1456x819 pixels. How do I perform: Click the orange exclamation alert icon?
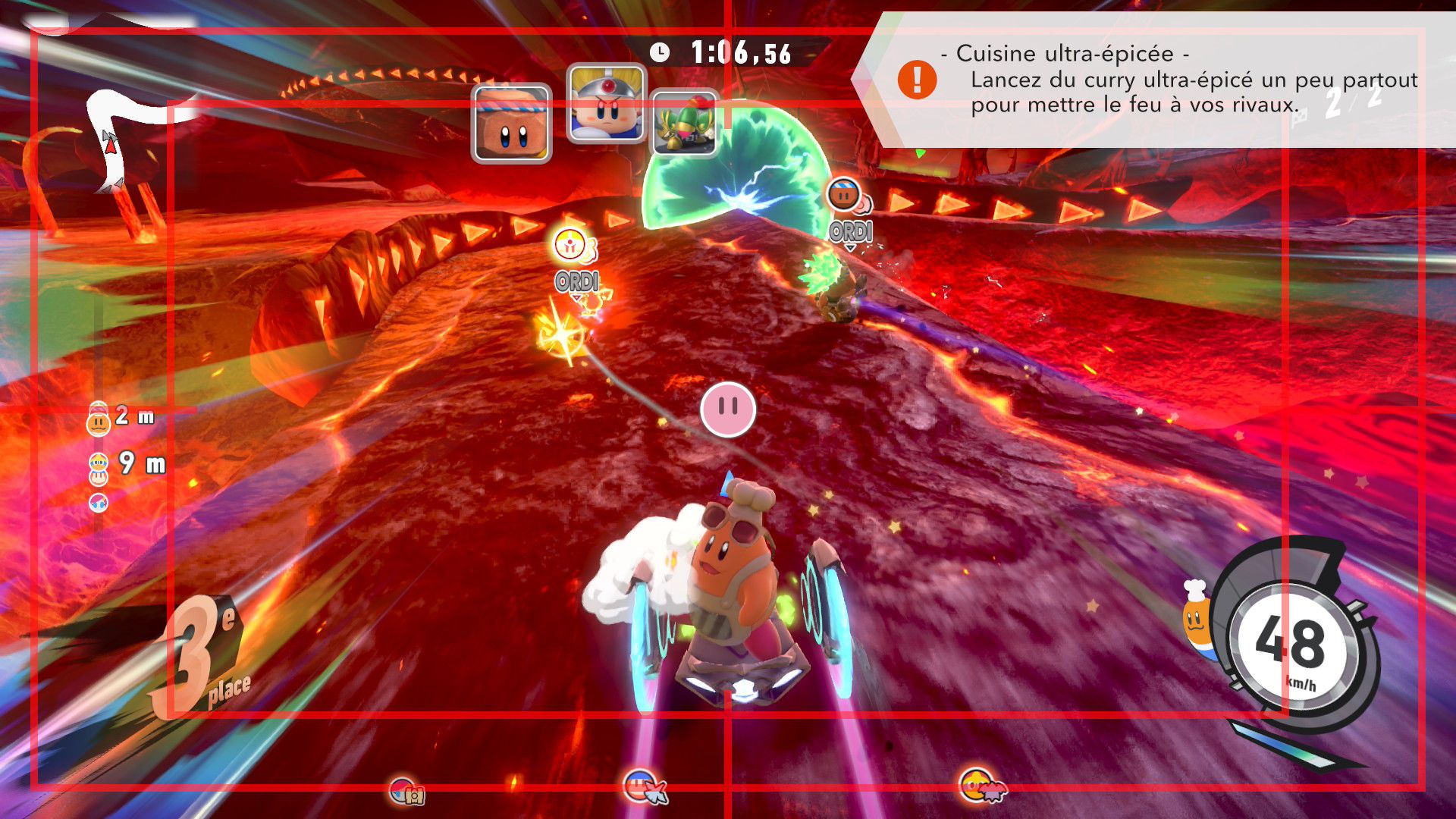click(x=917, y=80)
